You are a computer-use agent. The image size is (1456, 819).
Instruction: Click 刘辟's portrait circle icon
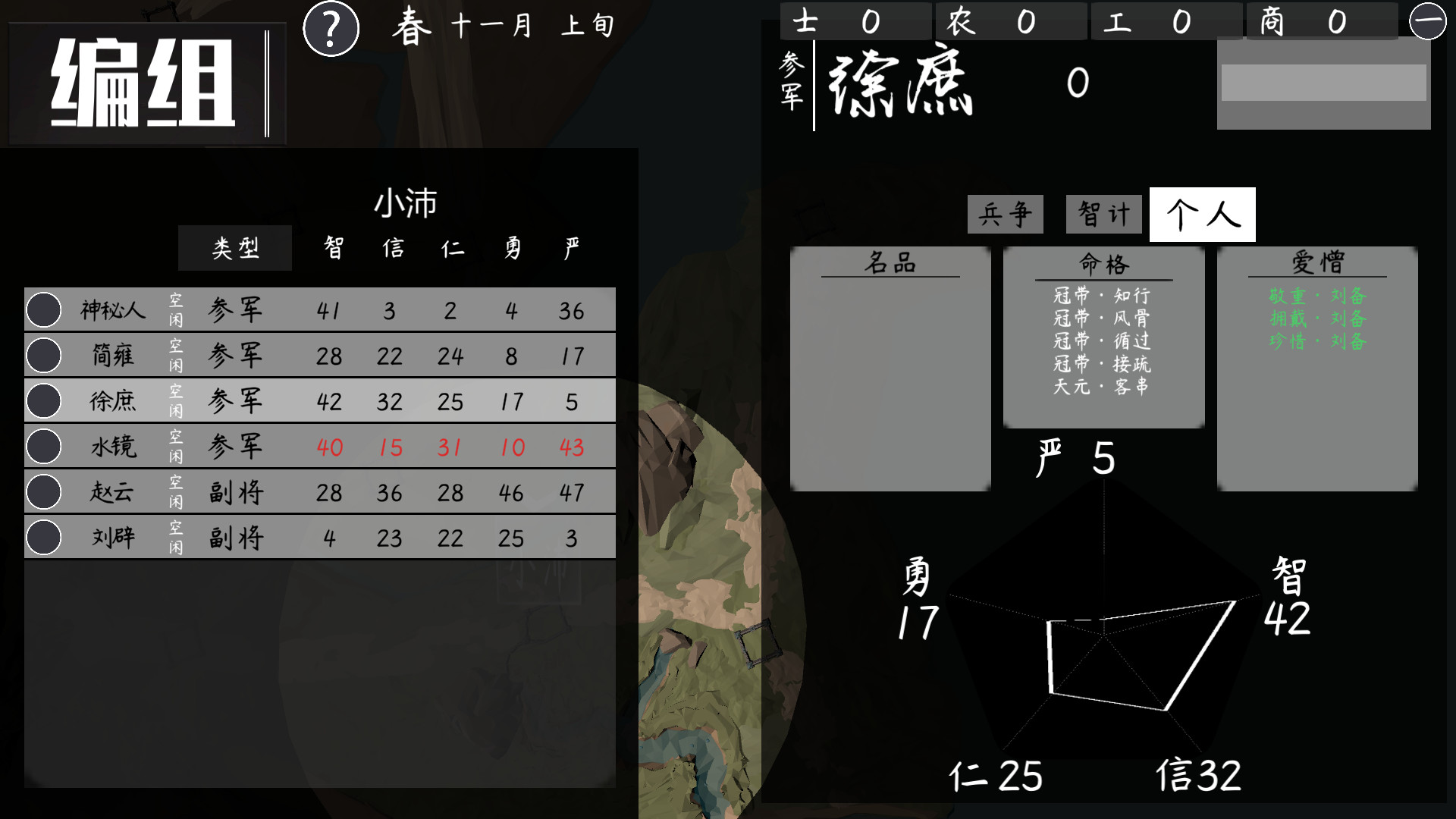(x=43, y=537)
